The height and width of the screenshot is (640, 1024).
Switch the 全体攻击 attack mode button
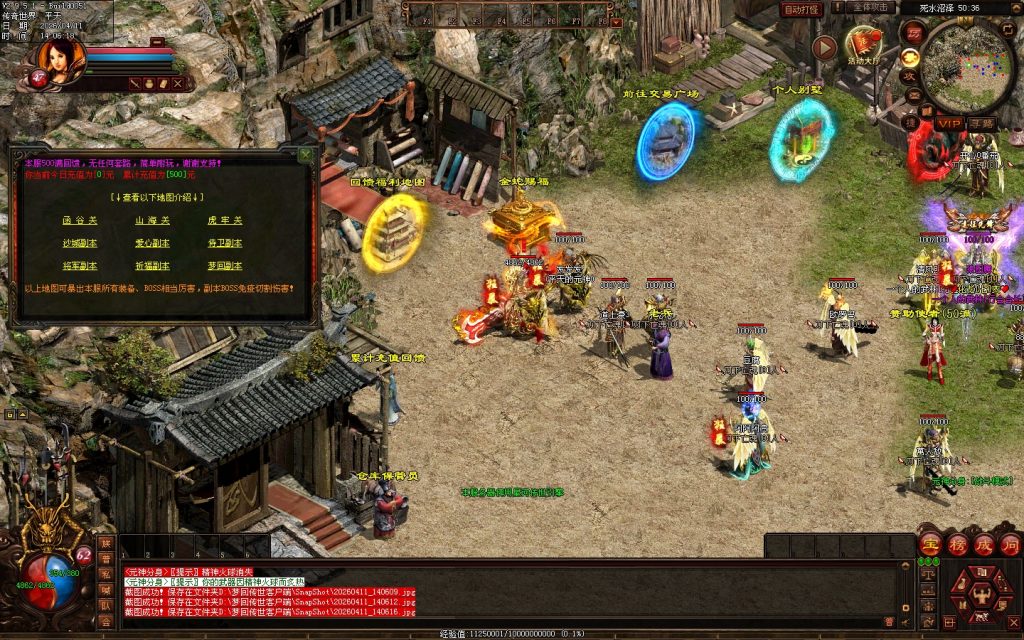[x=870, y=7]
